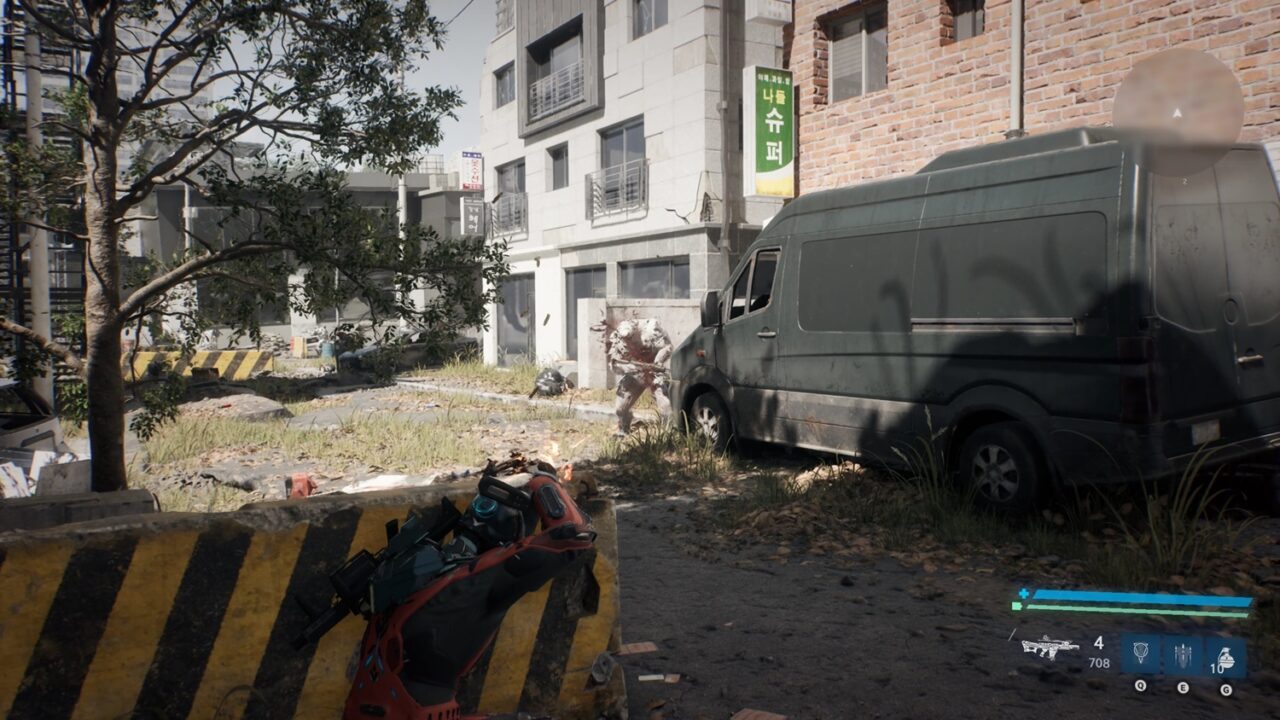Select the Q shield ability icon
Image resolution: width=1280 pixels, height=720 pixels.
click(1141, 652)
